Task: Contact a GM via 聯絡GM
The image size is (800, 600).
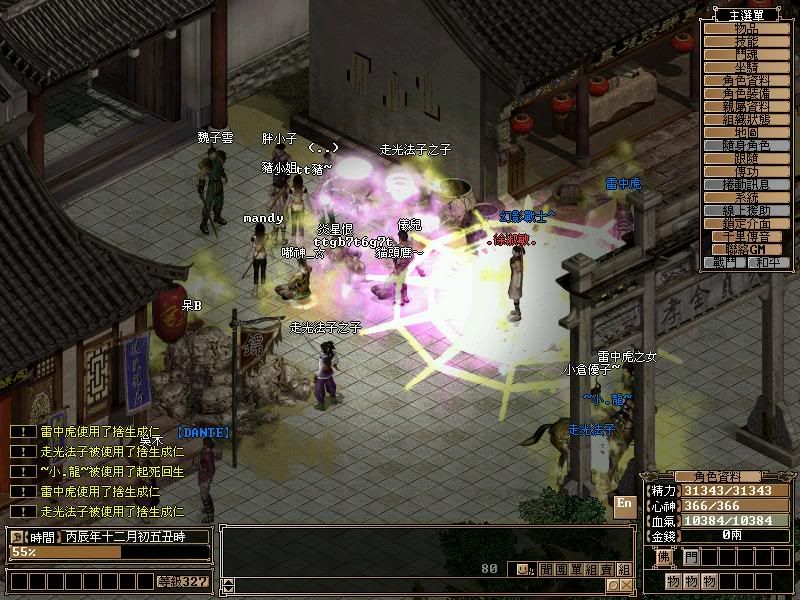Action: tap(746, 249)
